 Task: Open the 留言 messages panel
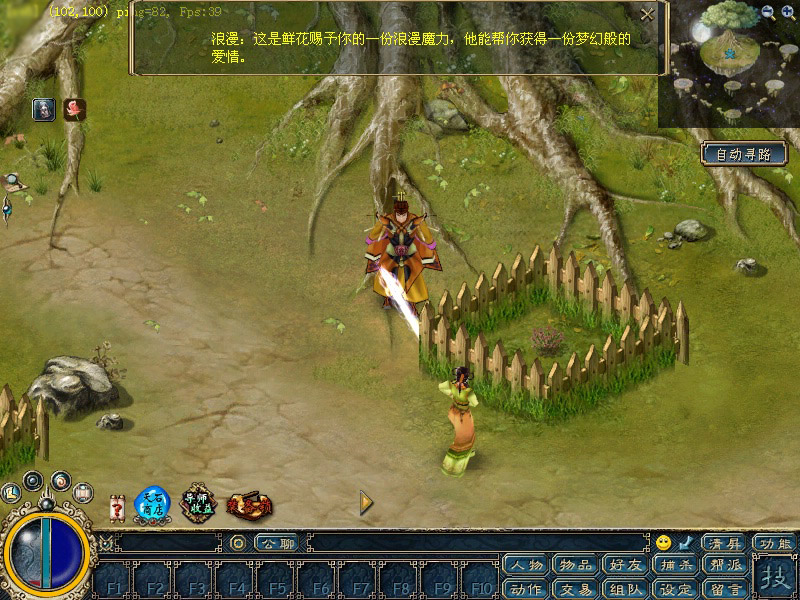click(726, 589)
